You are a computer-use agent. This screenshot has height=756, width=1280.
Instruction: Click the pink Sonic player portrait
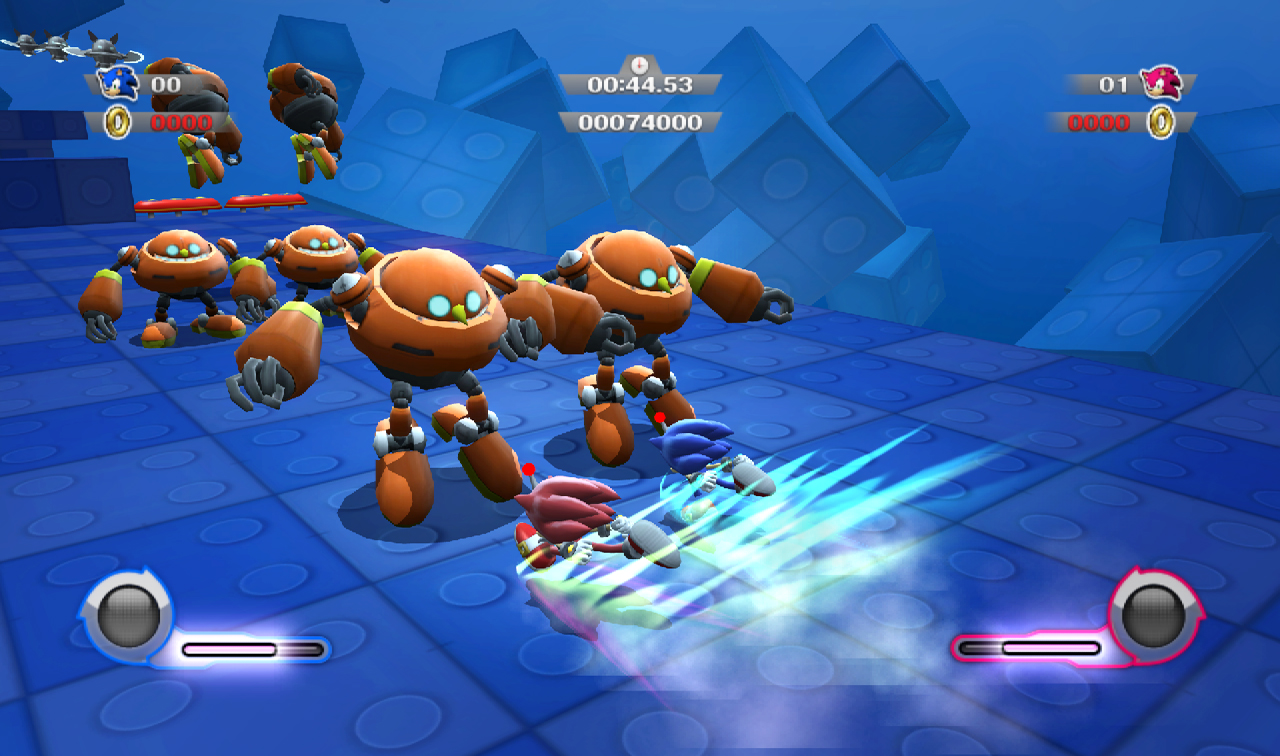coord(1163,83)
